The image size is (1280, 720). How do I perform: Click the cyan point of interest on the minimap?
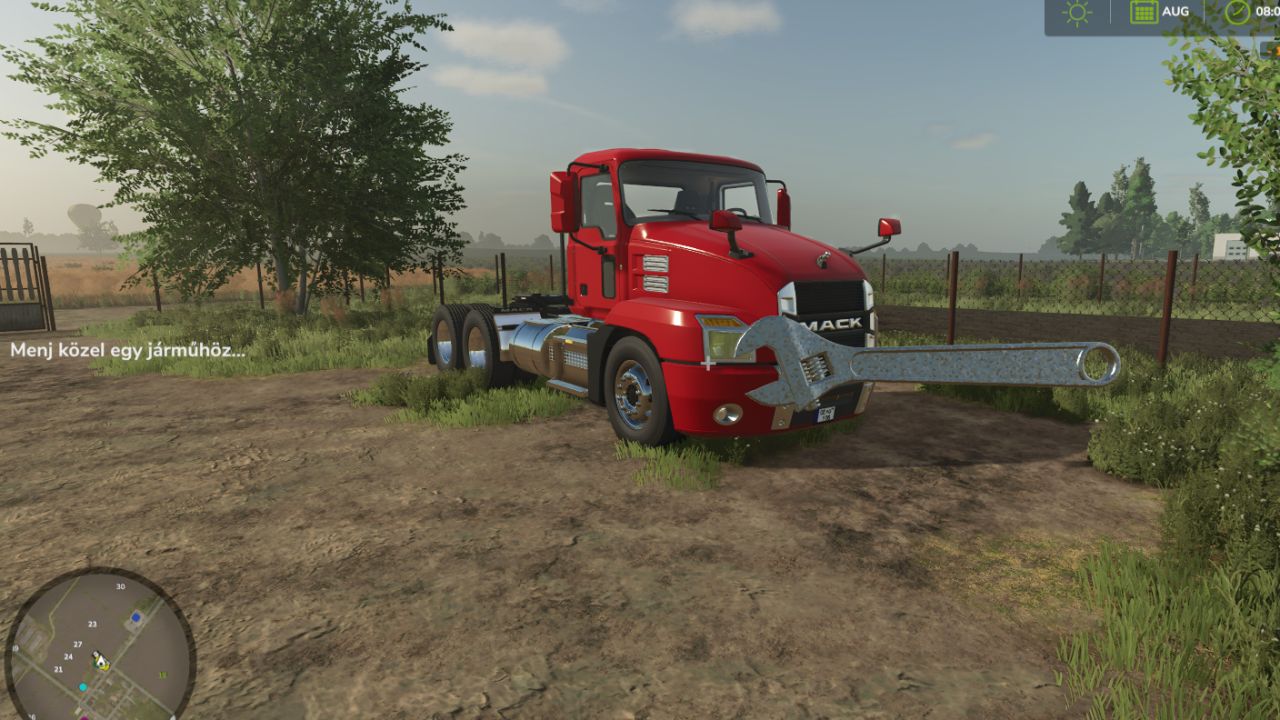[x=83, y=687]
